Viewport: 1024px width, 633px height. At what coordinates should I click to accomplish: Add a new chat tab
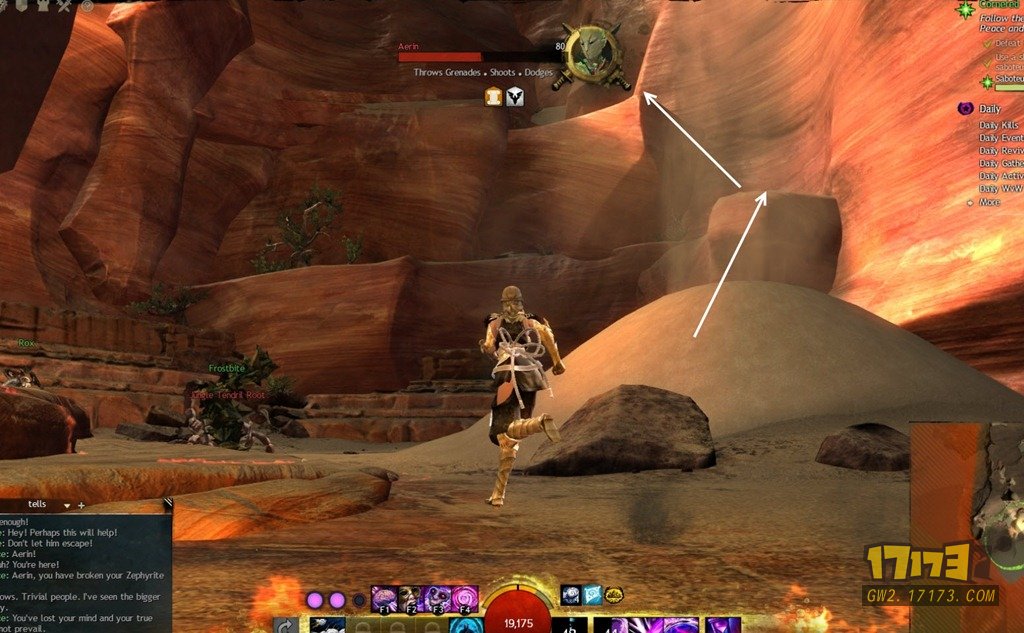[81, 506]
